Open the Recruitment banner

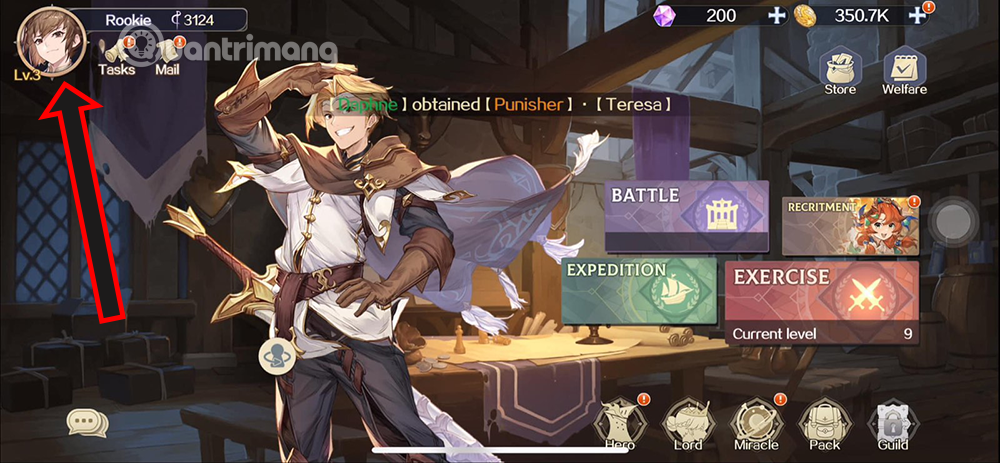tap(849, 224)
